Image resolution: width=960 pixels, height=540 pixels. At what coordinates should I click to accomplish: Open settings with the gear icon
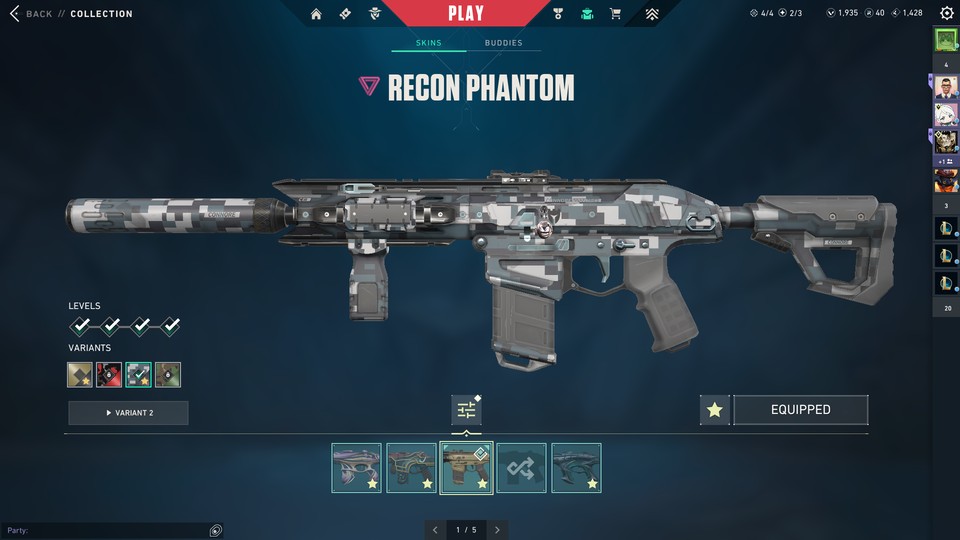pyautogui.click(x=946, y=14)
